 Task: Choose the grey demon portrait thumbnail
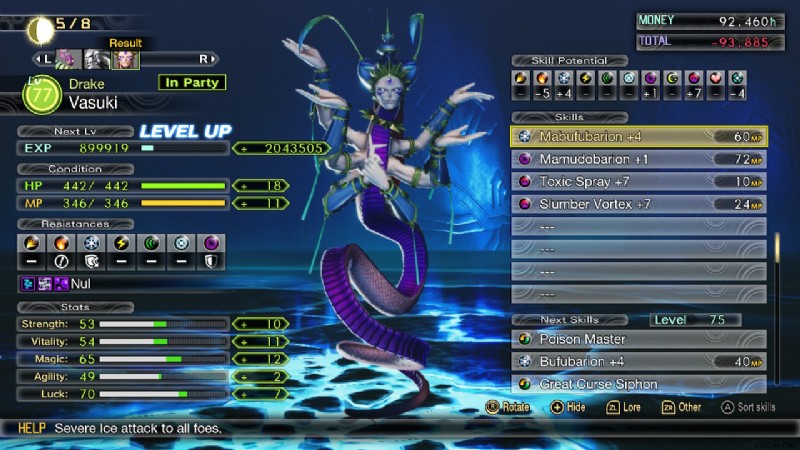tap(96, 59)
